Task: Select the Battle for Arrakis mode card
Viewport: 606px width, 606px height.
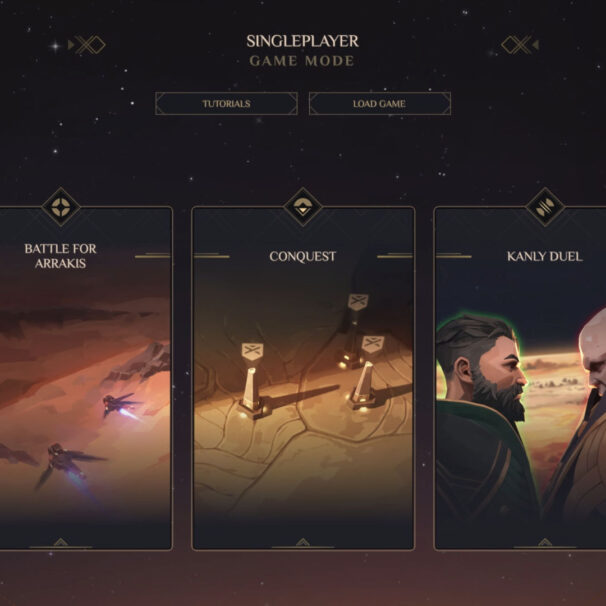Action: [86, 380]
